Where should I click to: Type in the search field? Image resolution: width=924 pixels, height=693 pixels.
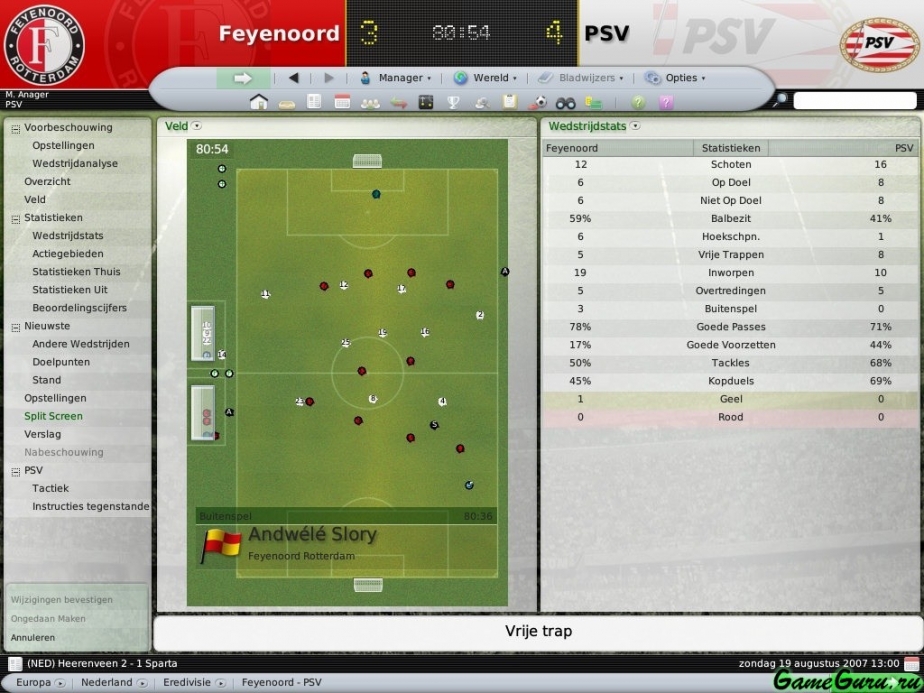tap(854, 101)
